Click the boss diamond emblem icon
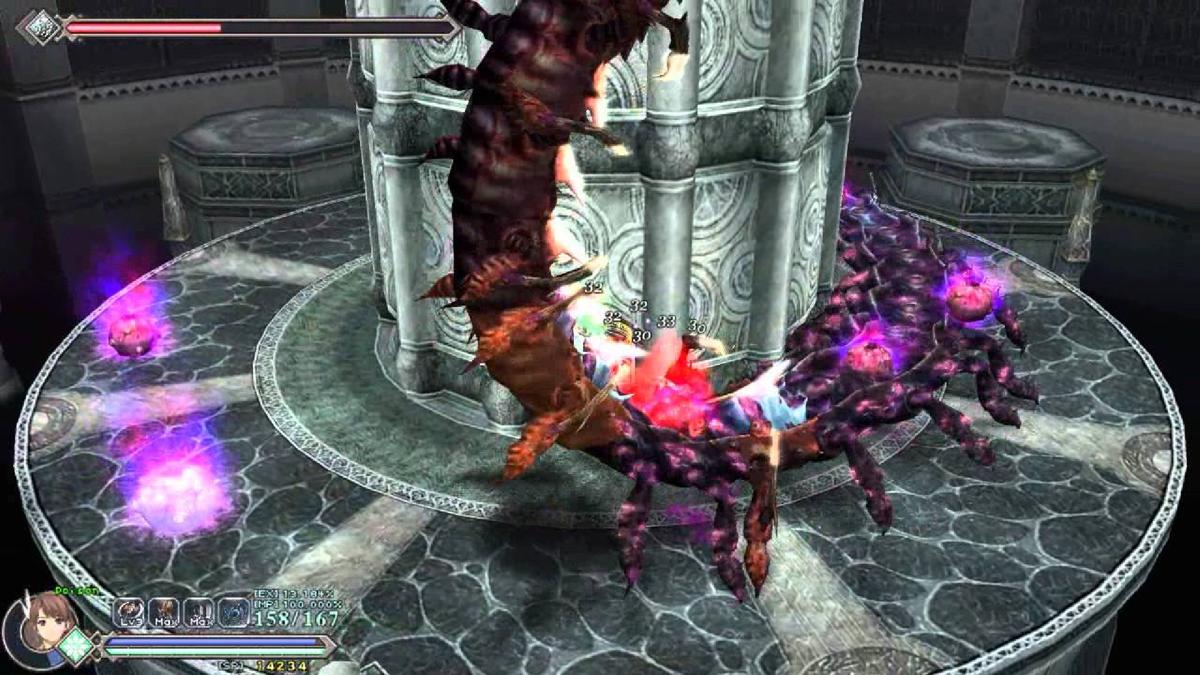 click(x=41, y=26)
